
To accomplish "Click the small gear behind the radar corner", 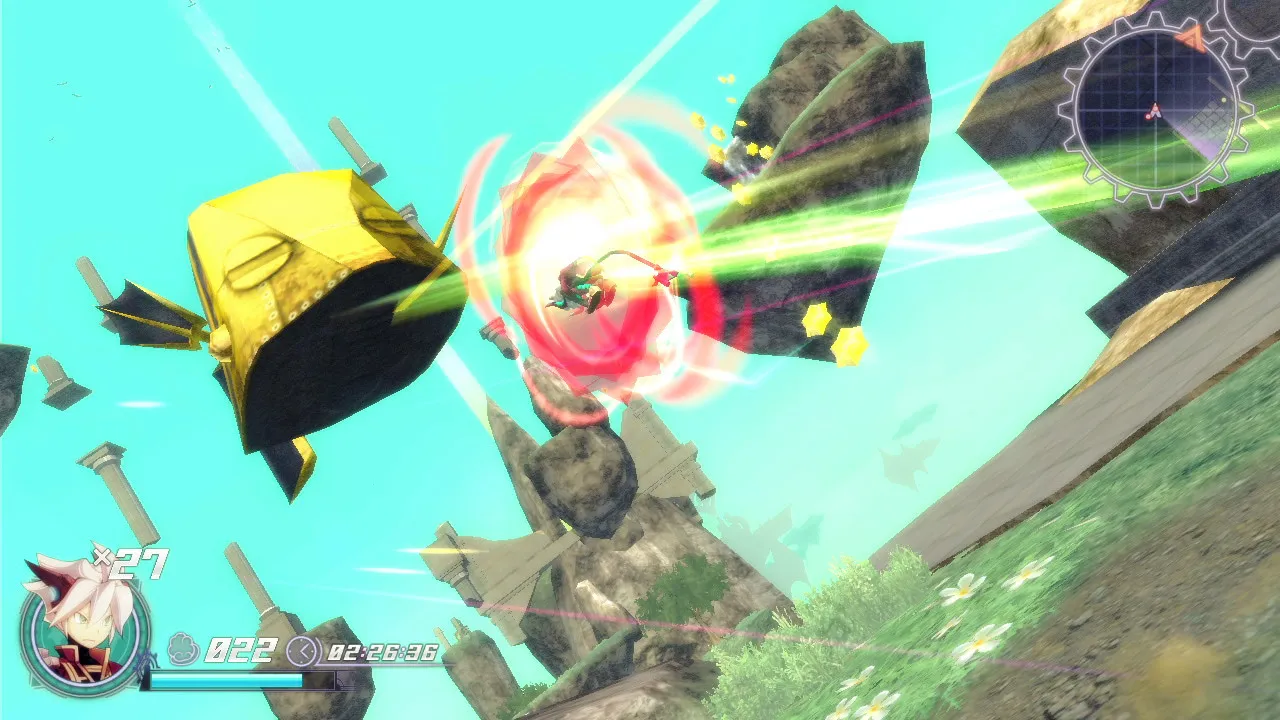I will (x=1251, y=17).
